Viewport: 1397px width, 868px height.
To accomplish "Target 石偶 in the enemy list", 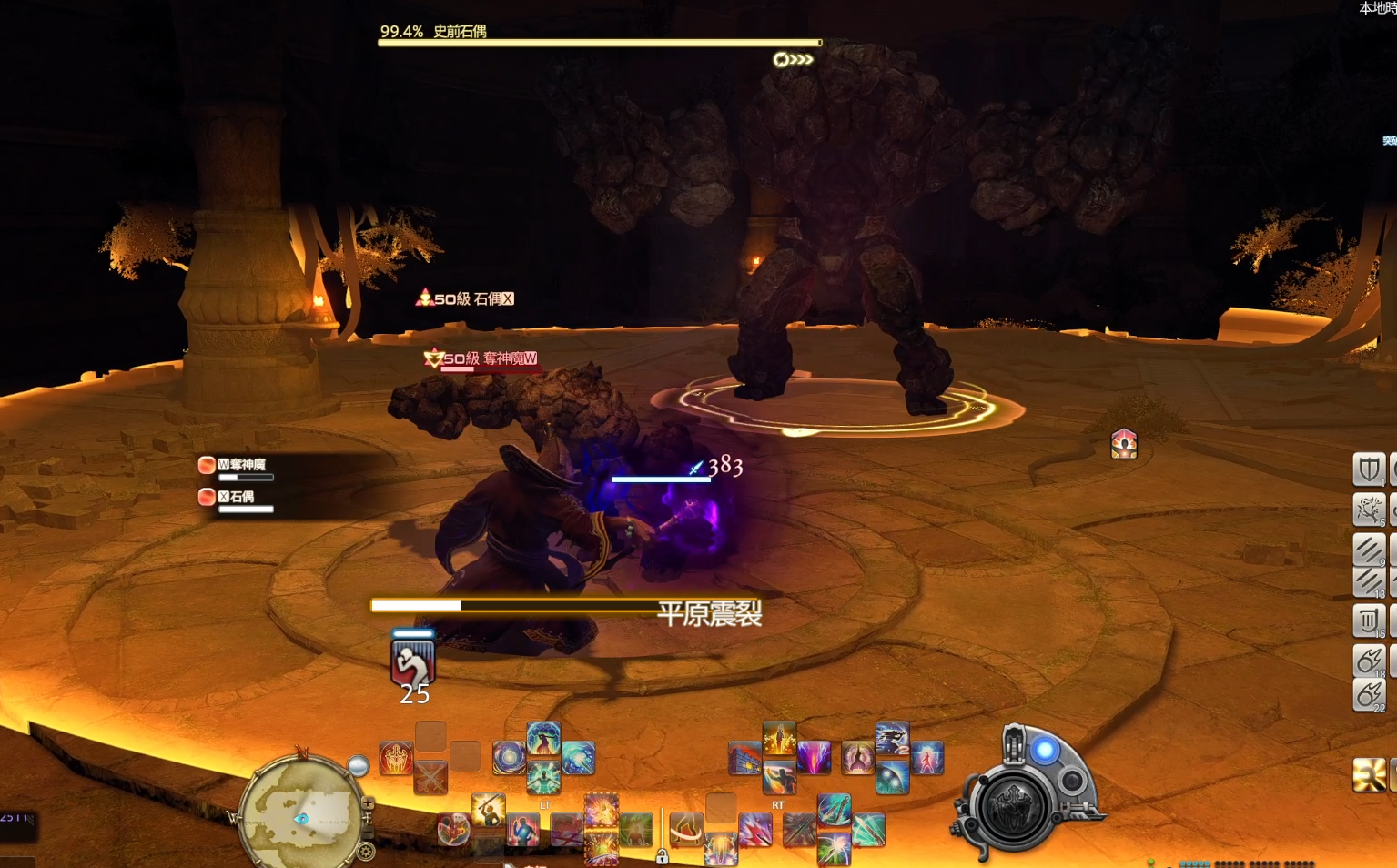I will pyautogui.click(x=240, y=497).
